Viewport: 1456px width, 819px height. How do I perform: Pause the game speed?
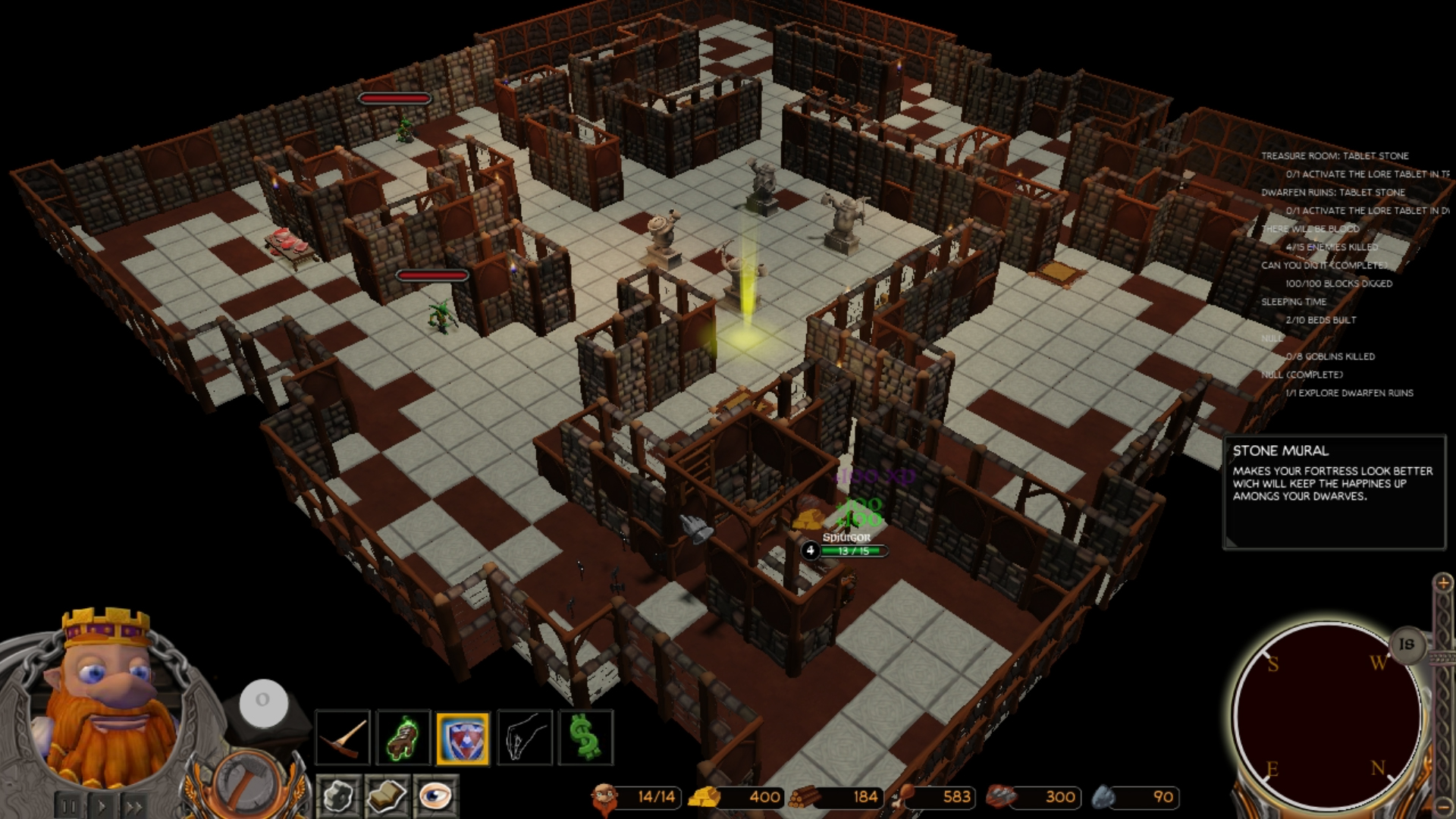69,806
